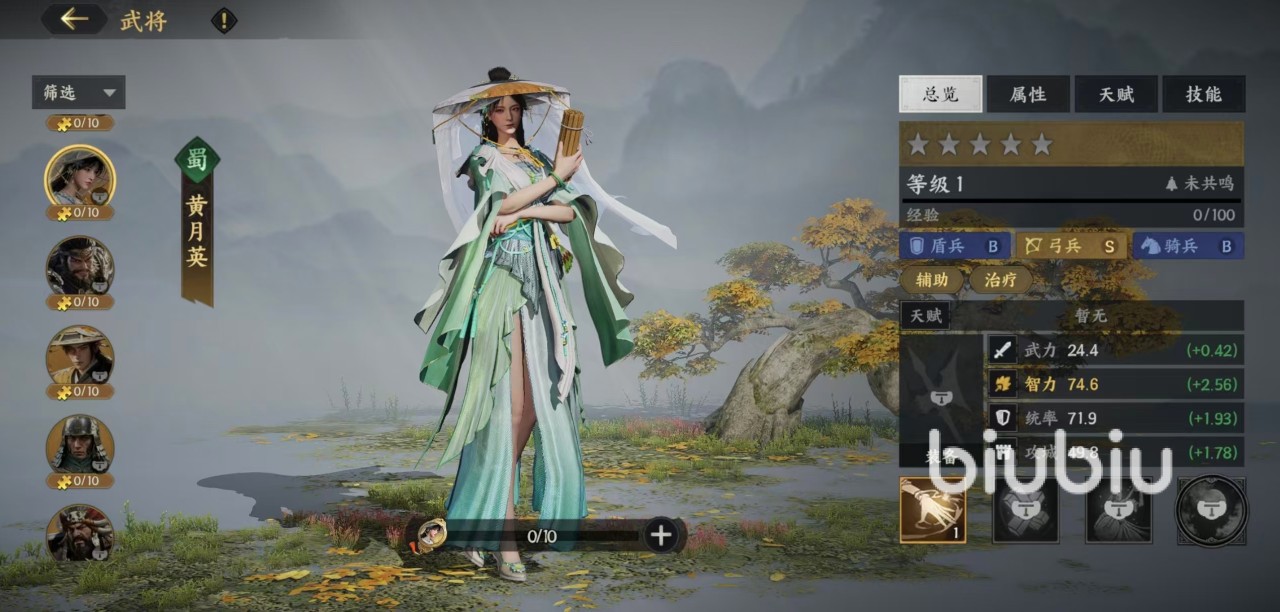Go back using the arrow button

pos(74,19)
